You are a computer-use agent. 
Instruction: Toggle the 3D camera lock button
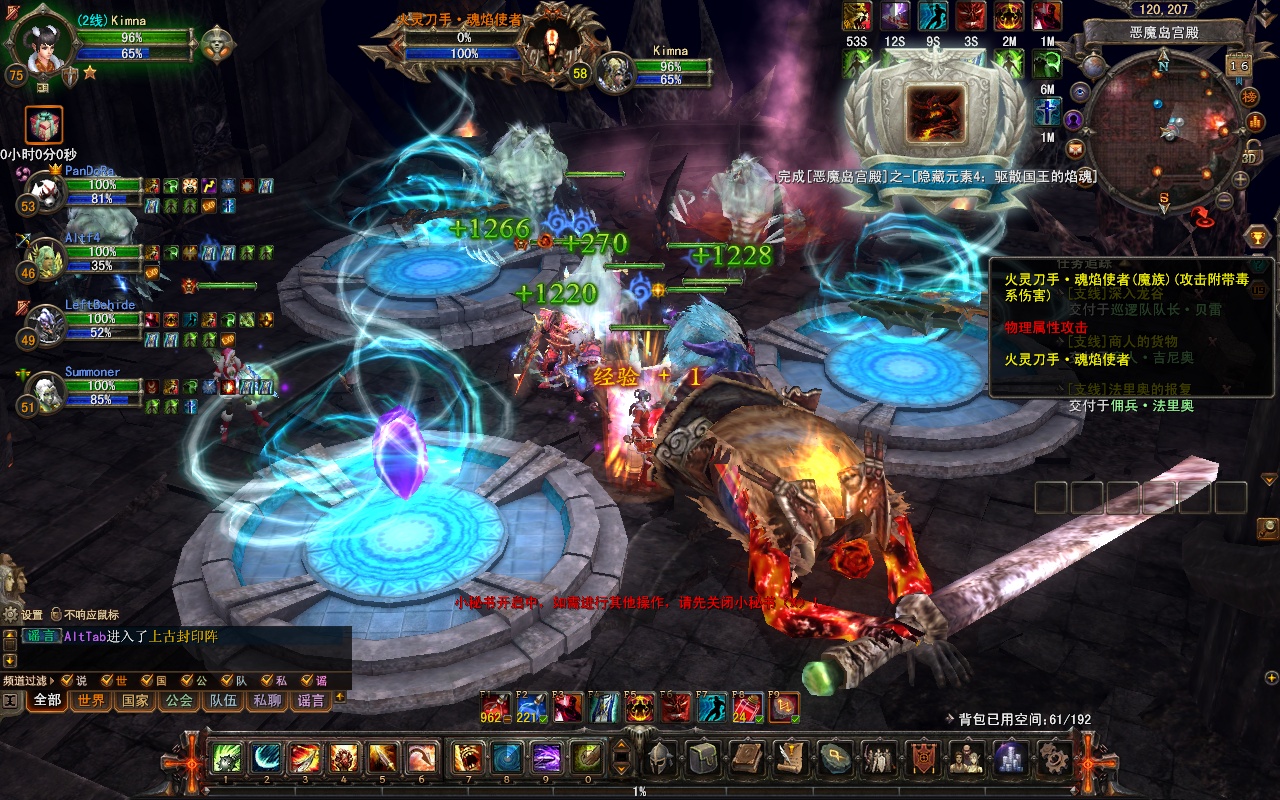pyautogui.click(x=1250, y=155)
